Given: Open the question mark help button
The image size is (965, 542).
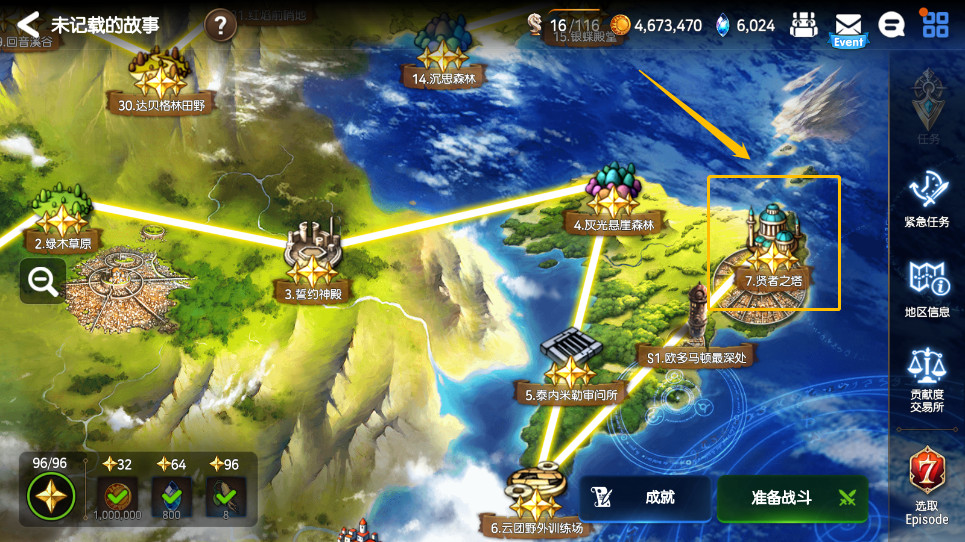Looking at the screenshot, I should [220, 25].
